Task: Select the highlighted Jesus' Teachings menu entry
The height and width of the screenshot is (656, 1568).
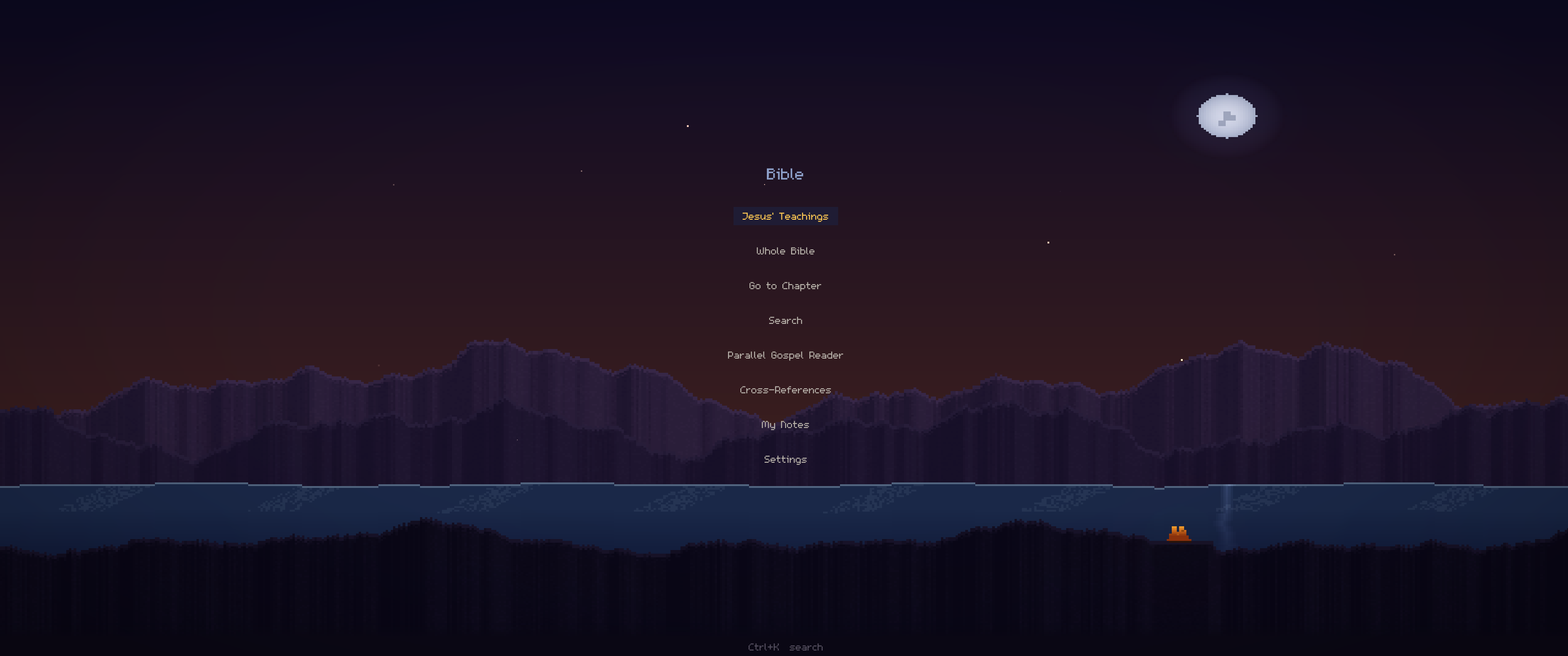Action: pos(785,216)
